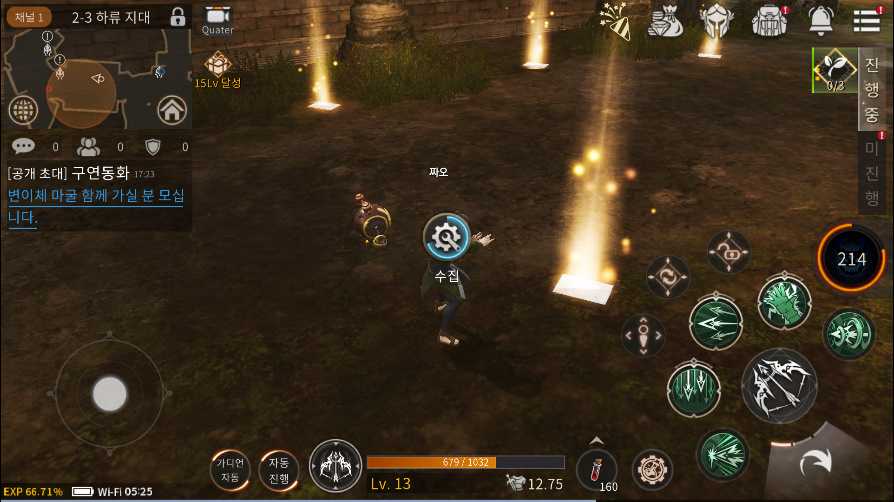This screenshot has width=894, height=502.
Task: Use the red health potion slot
Action: (596, 469)
